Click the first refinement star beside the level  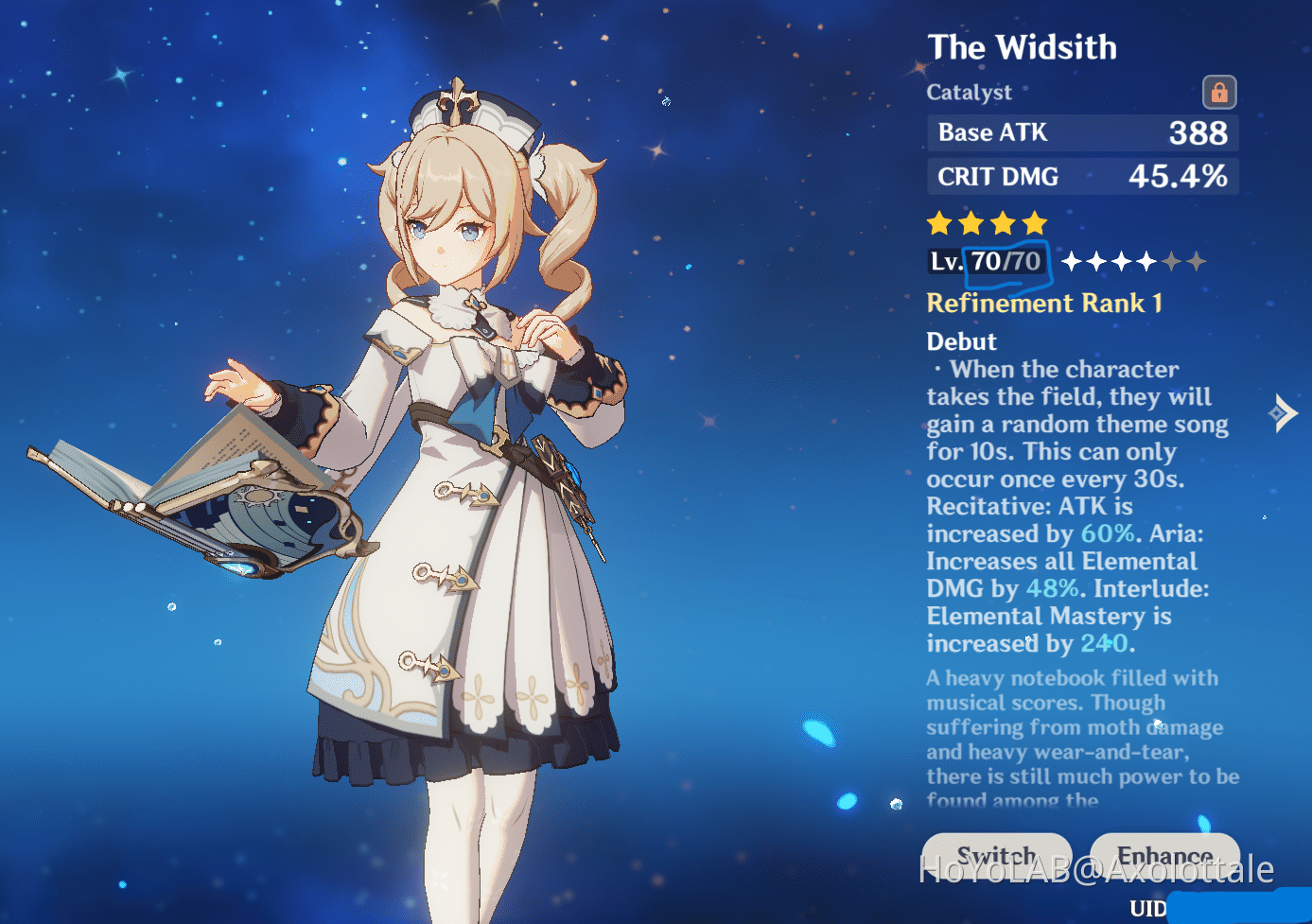(1072, 261)
